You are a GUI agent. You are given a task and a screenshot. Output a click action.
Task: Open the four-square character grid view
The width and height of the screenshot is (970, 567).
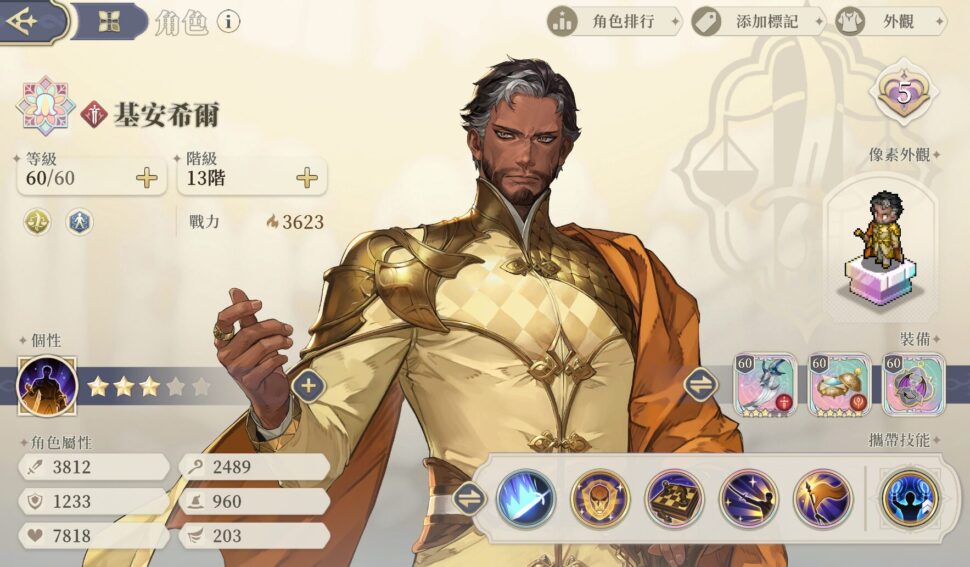109,21
